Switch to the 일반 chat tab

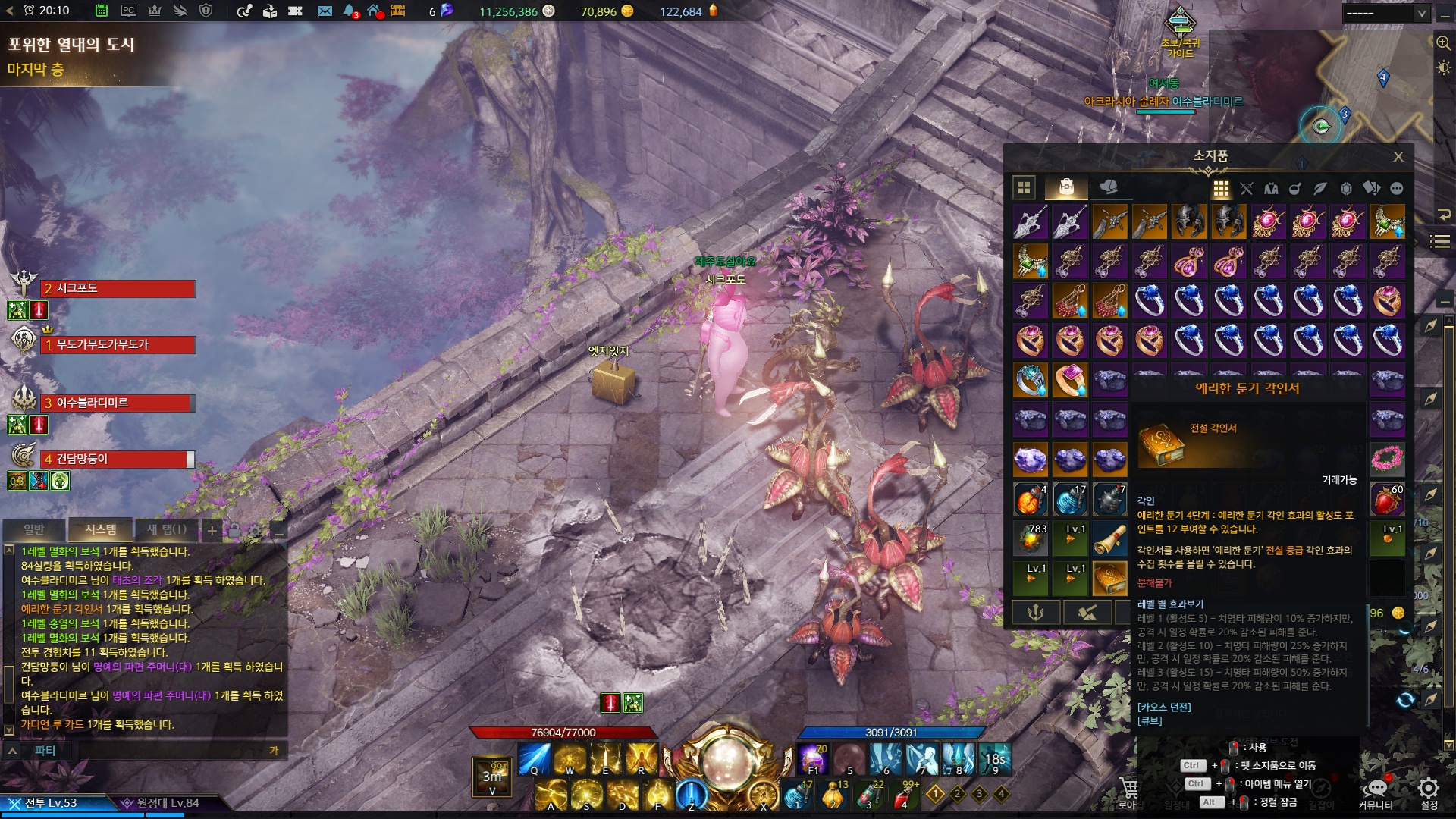point(34,529)
